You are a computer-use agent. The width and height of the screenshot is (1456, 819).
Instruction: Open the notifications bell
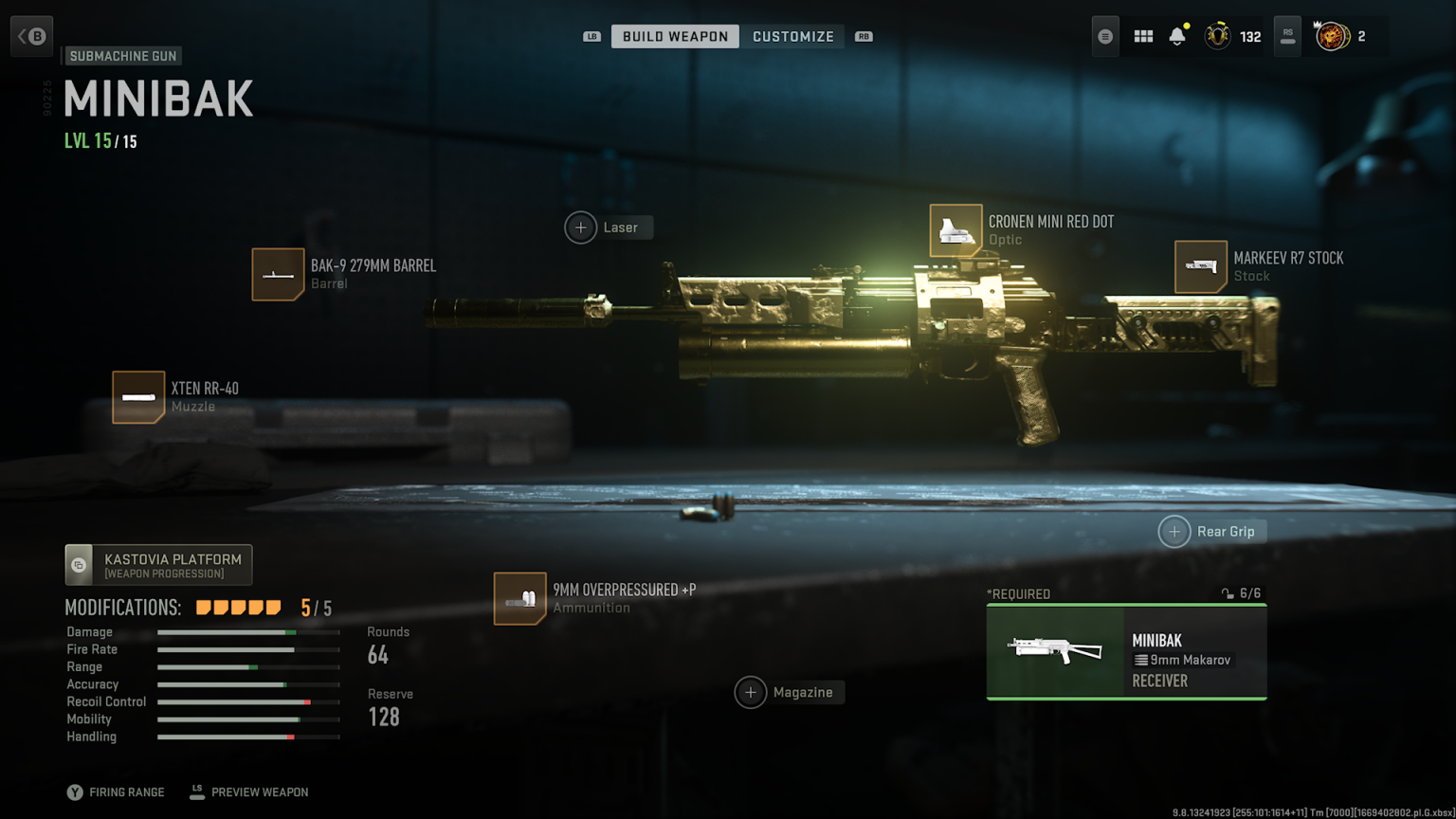(x=1178, y=35)
